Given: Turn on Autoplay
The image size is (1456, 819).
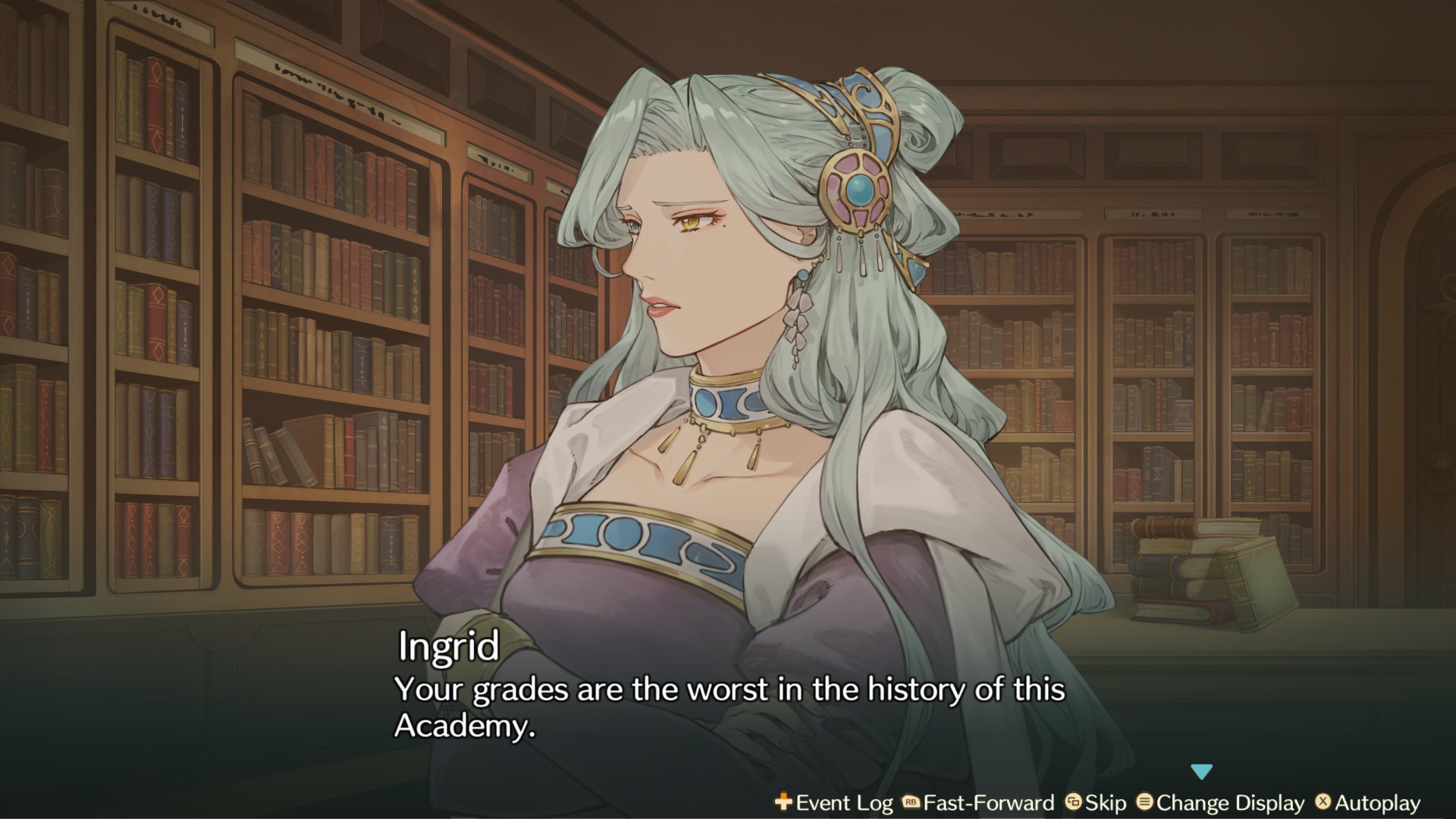Looking at the screenshot, I should [1368, 803].
